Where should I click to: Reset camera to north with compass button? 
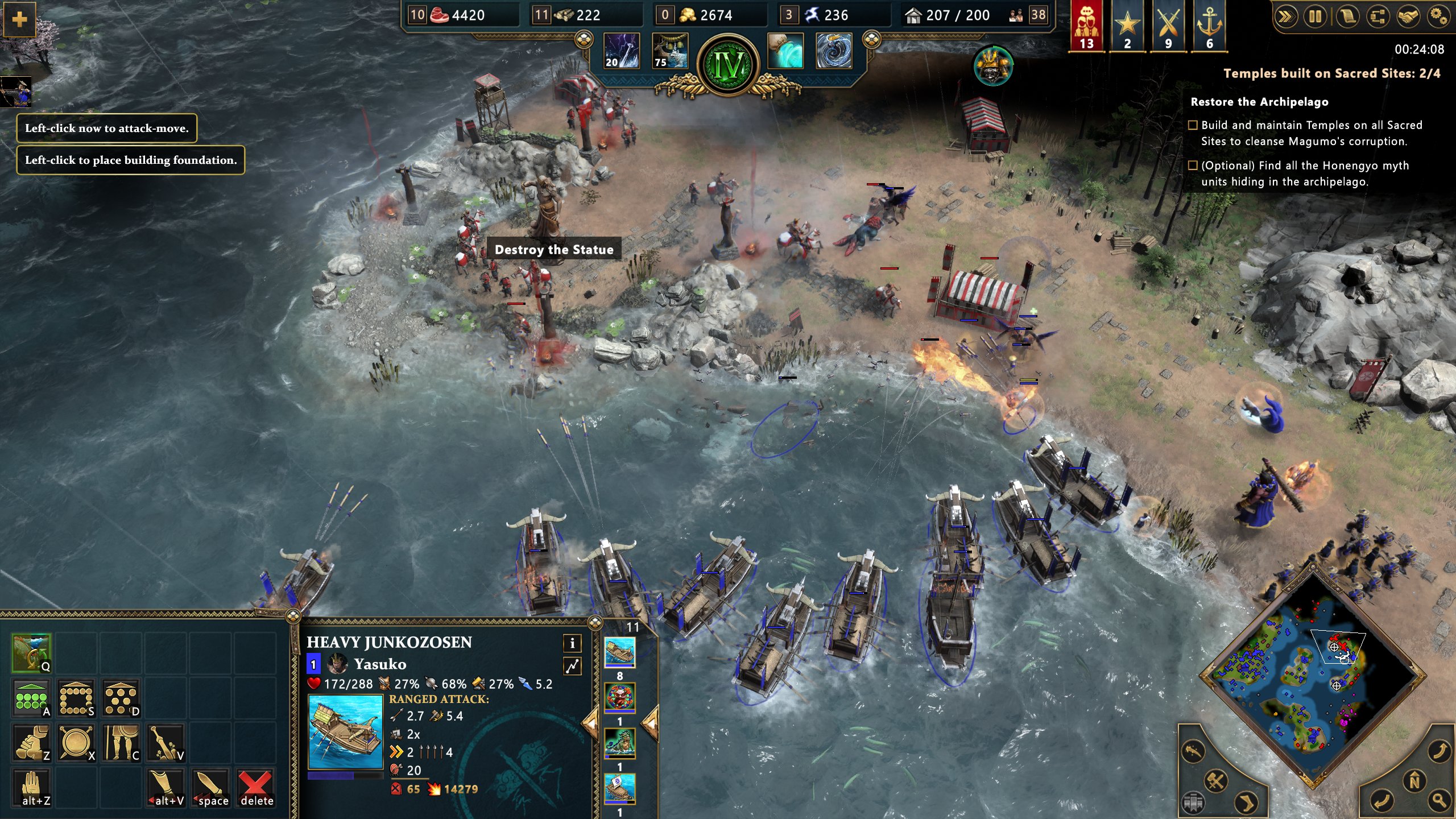pos(1414,780)
